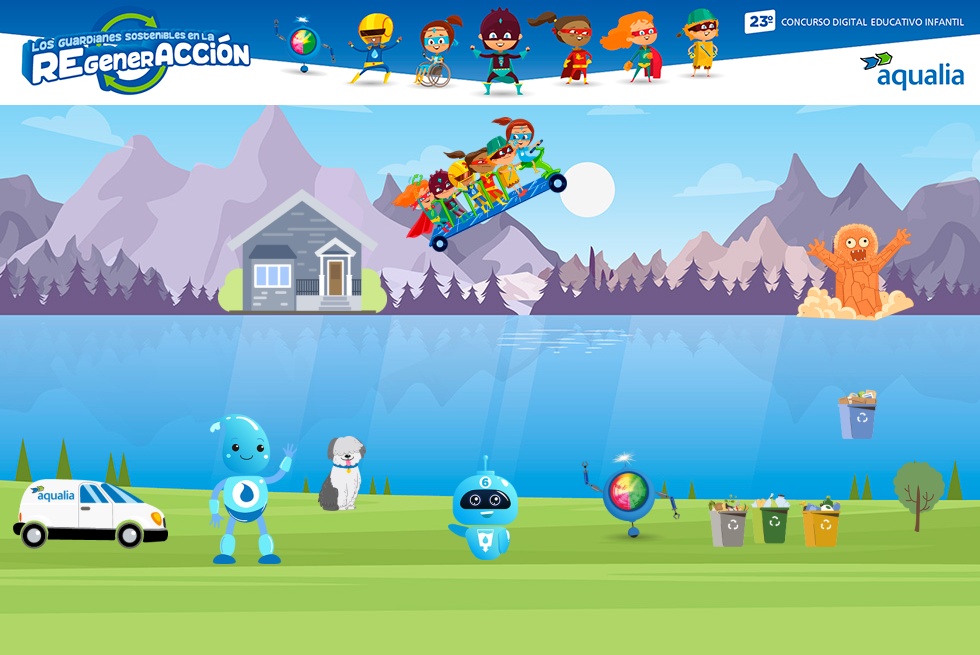980x655 pixels.
Task: Click the REgenerAcción game logo
Action: 137,55
